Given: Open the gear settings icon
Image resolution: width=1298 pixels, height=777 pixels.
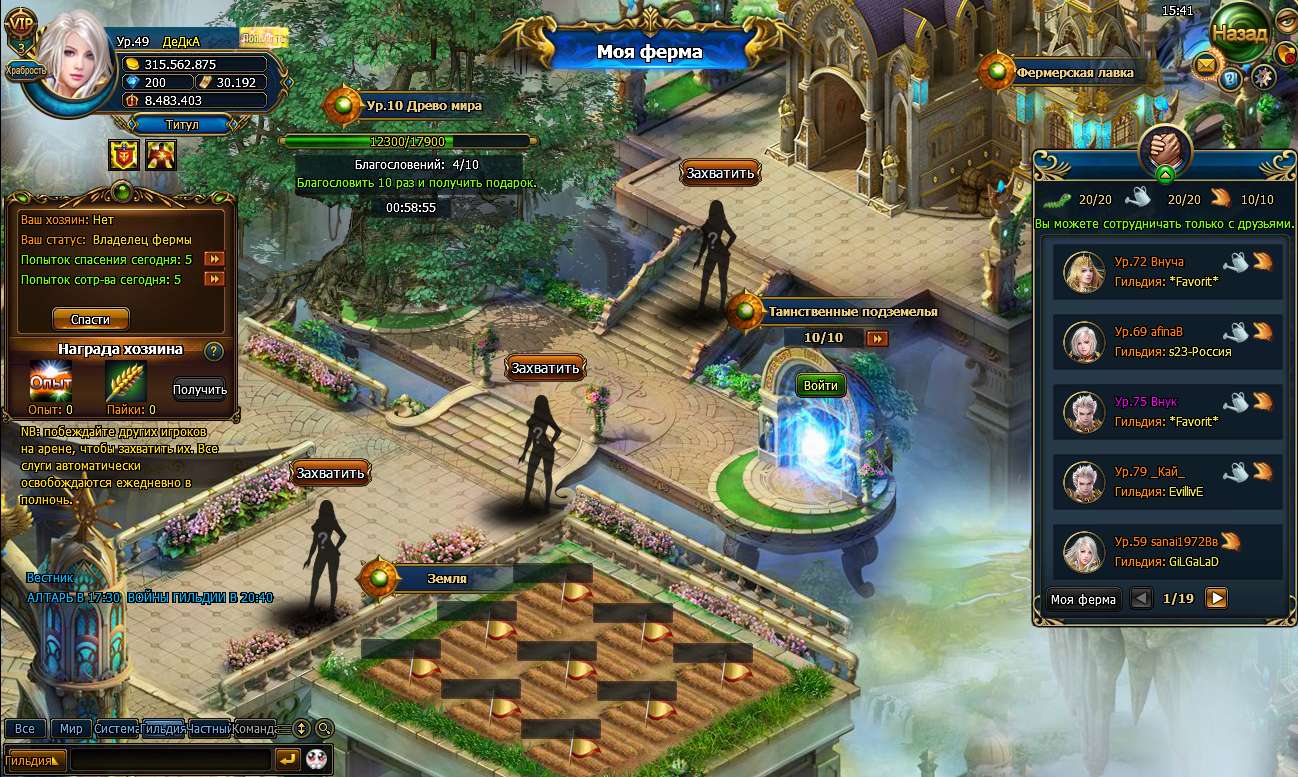Looking at the screenshot, I should [x=1263, y=76].
